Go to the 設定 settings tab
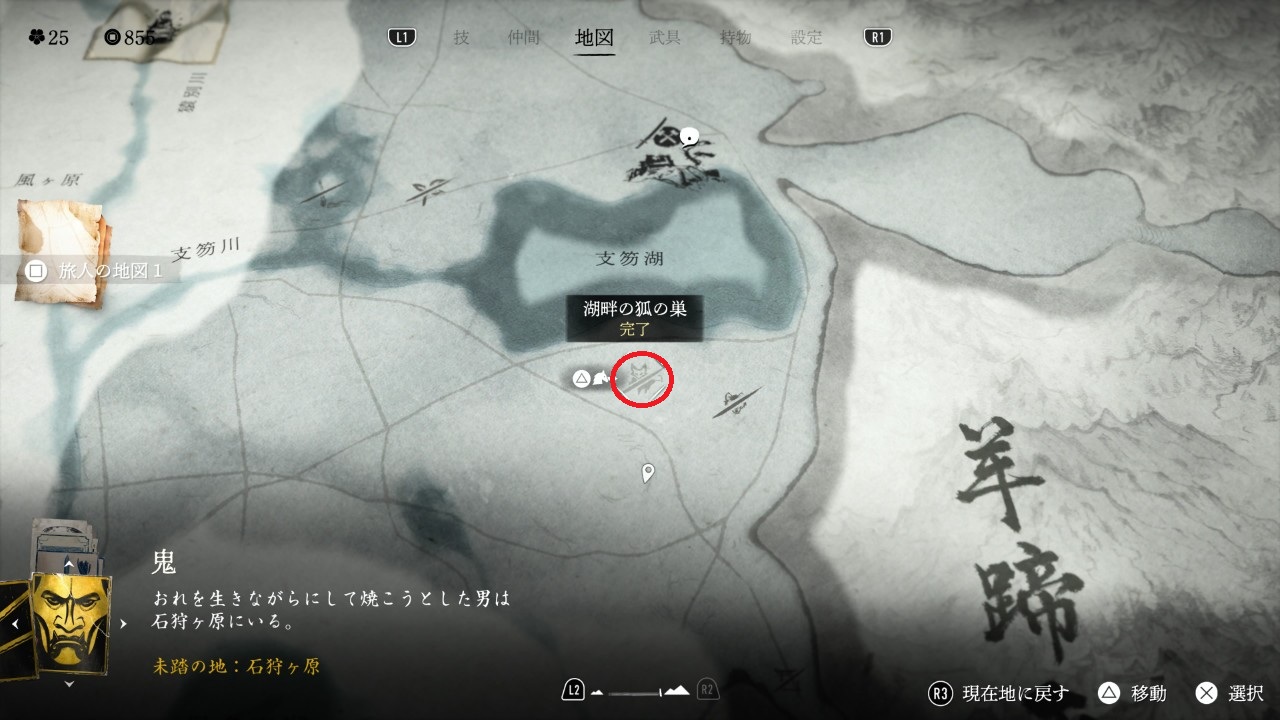Image resolution: width=1280 pixels, height=720 pixels. tap(807, 38)
